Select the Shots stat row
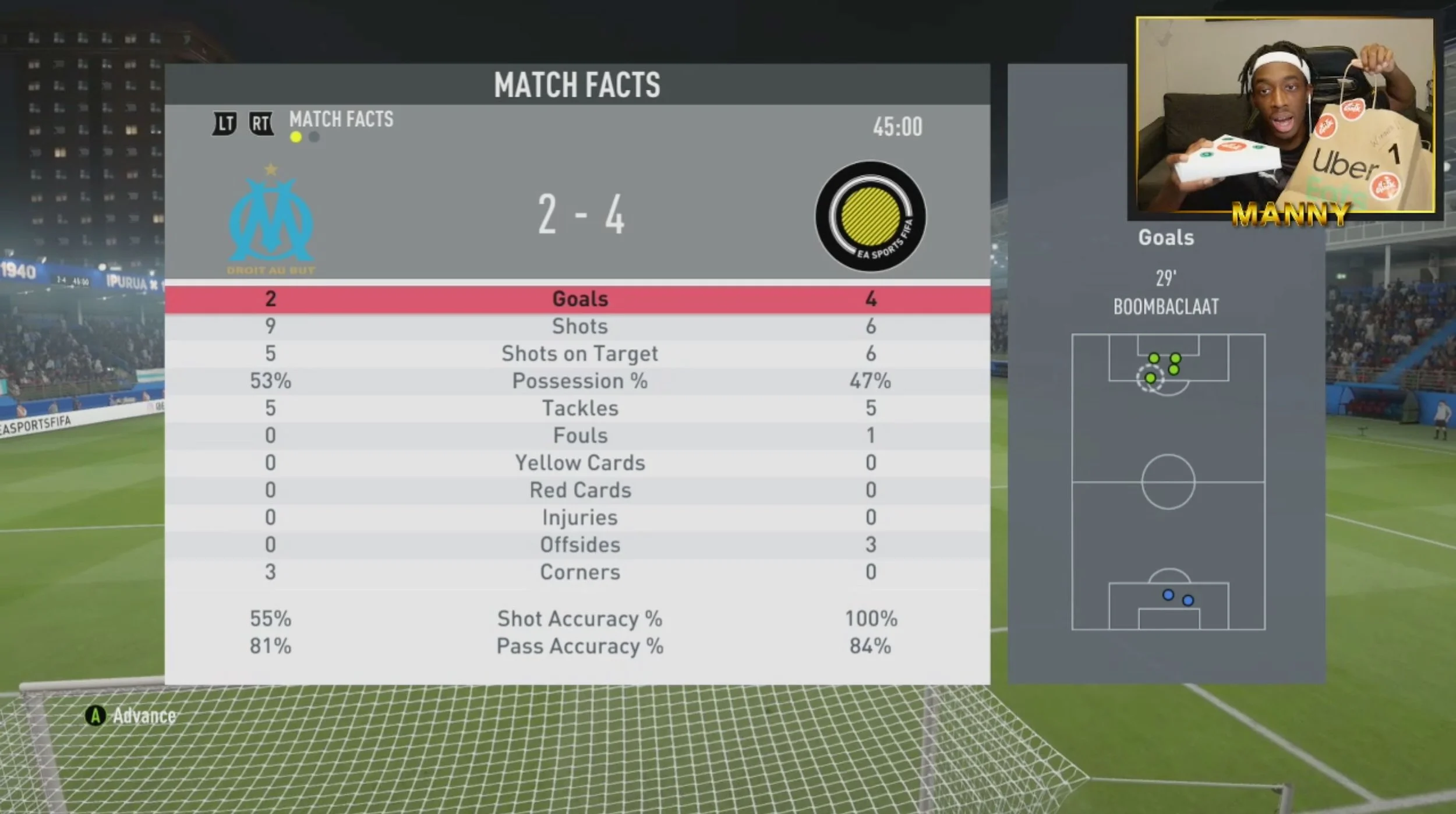 tap(579, 326)
